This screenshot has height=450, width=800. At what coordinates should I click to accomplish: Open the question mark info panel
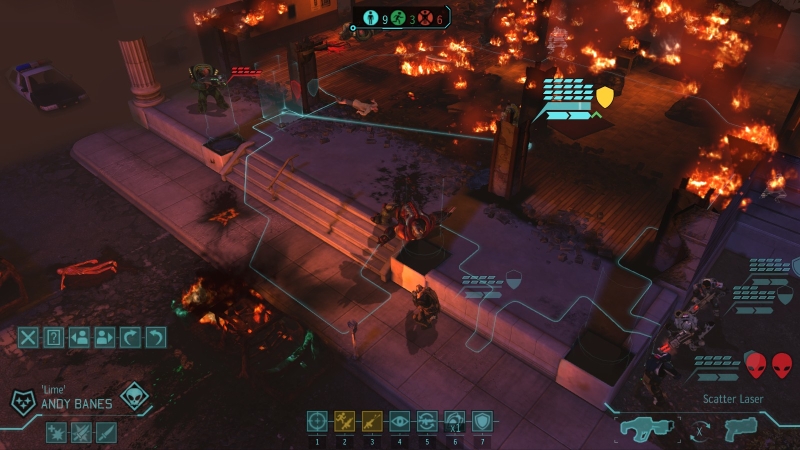click(x=54, y=337)
